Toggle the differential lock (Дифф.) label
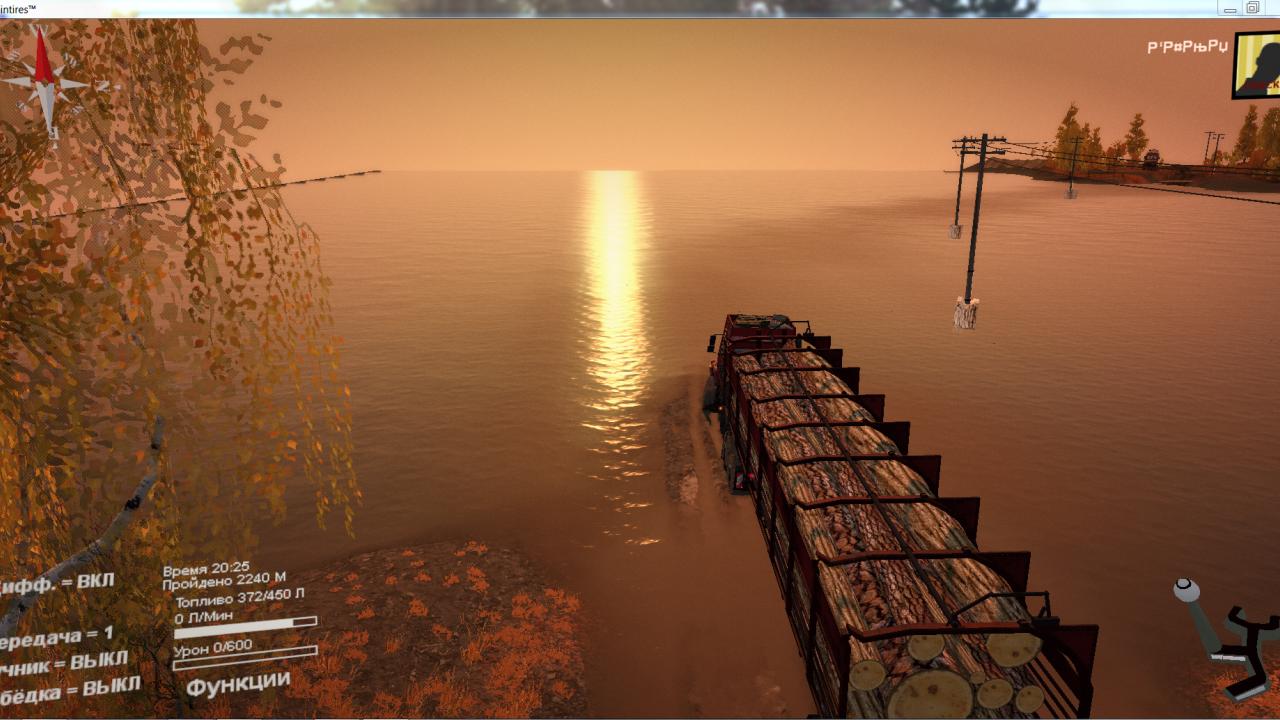 58,583
